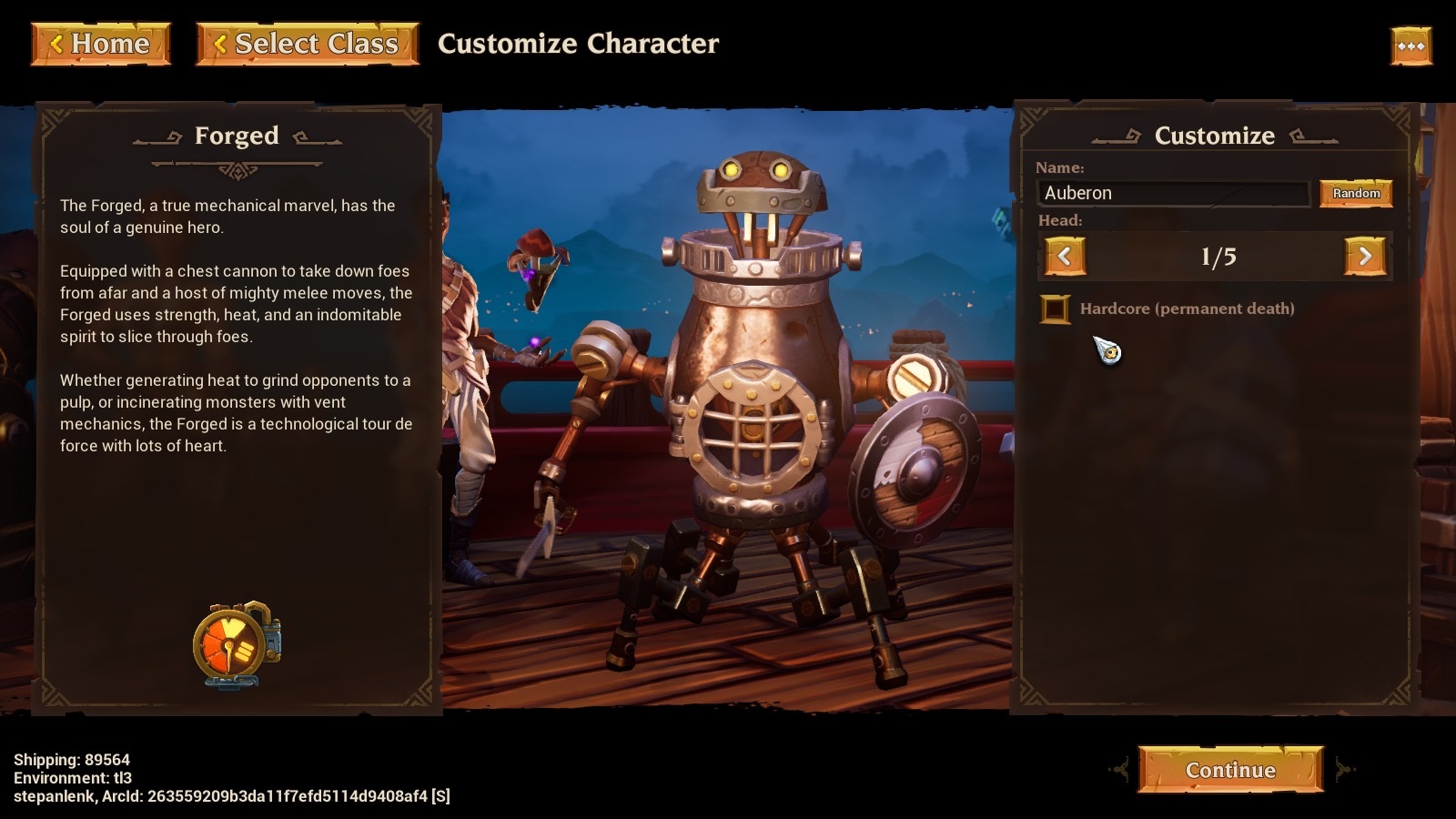Generate a Random name

click(x=1356, y=193)
